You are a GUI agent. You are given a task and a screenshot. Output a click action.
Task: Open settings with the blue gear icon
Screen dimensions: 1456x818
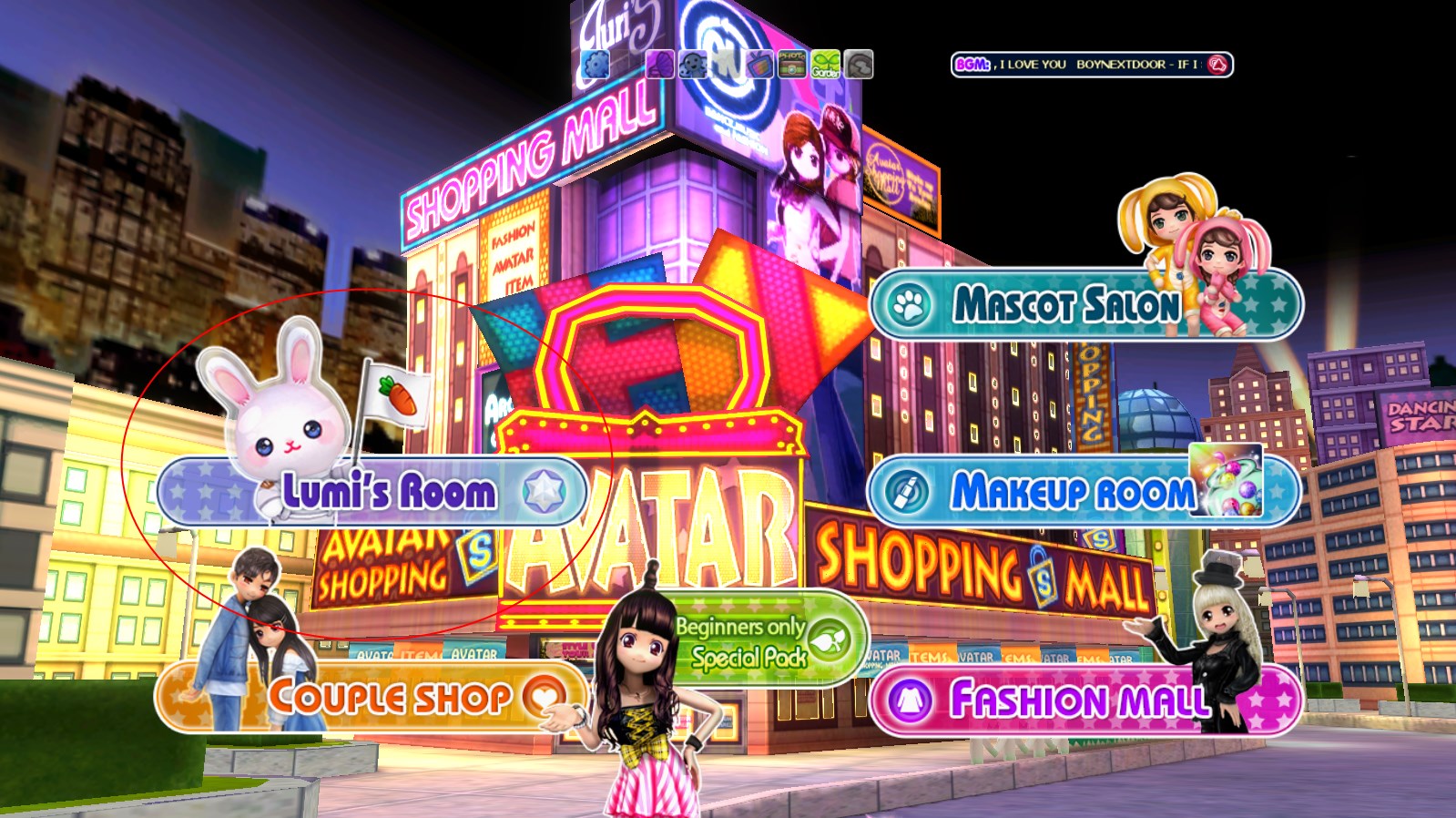(595, 65)
